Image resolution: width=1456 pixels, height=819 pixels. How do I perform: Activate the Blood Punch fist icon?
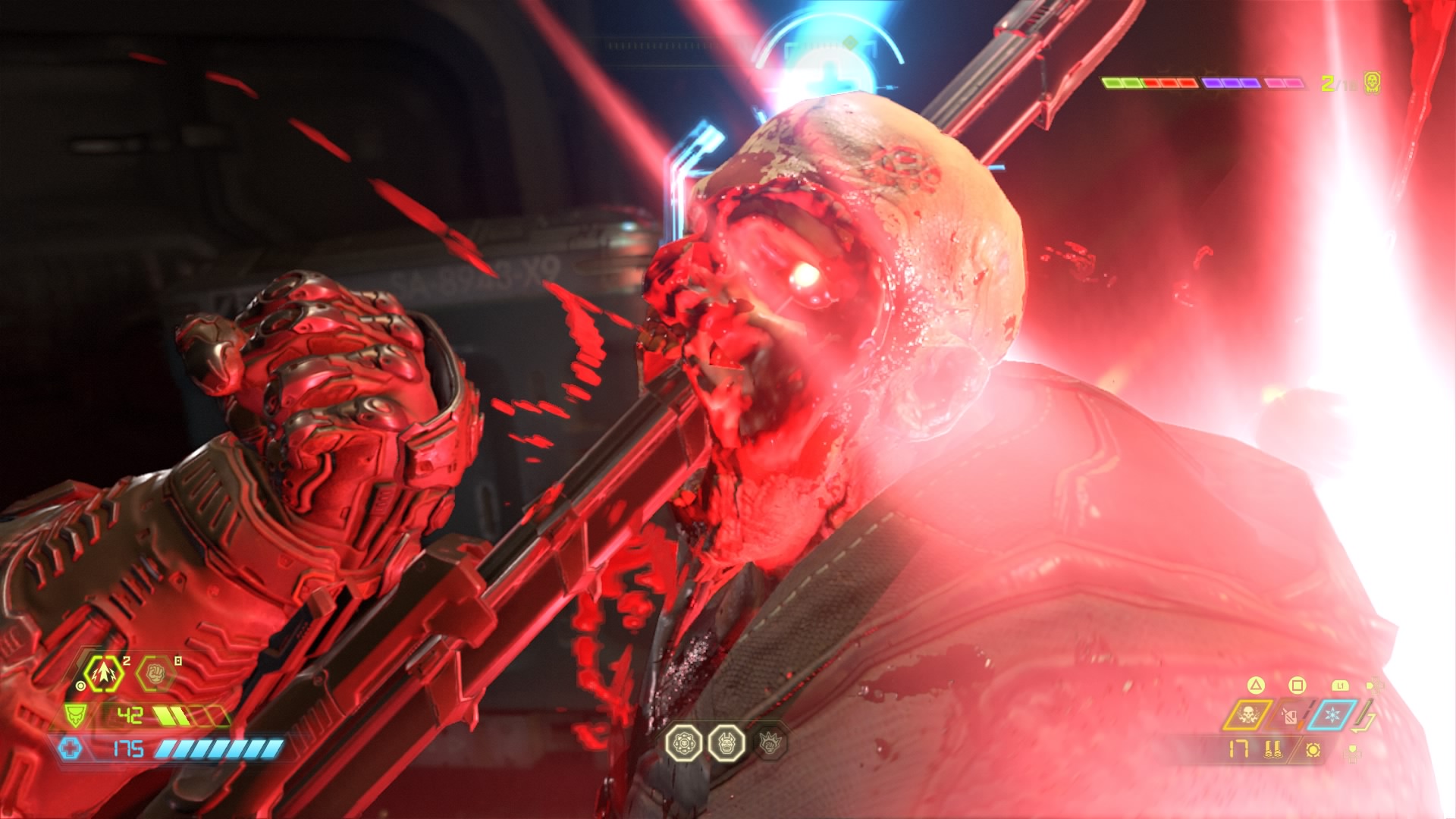pyautogui.click(x=155, y=673)
